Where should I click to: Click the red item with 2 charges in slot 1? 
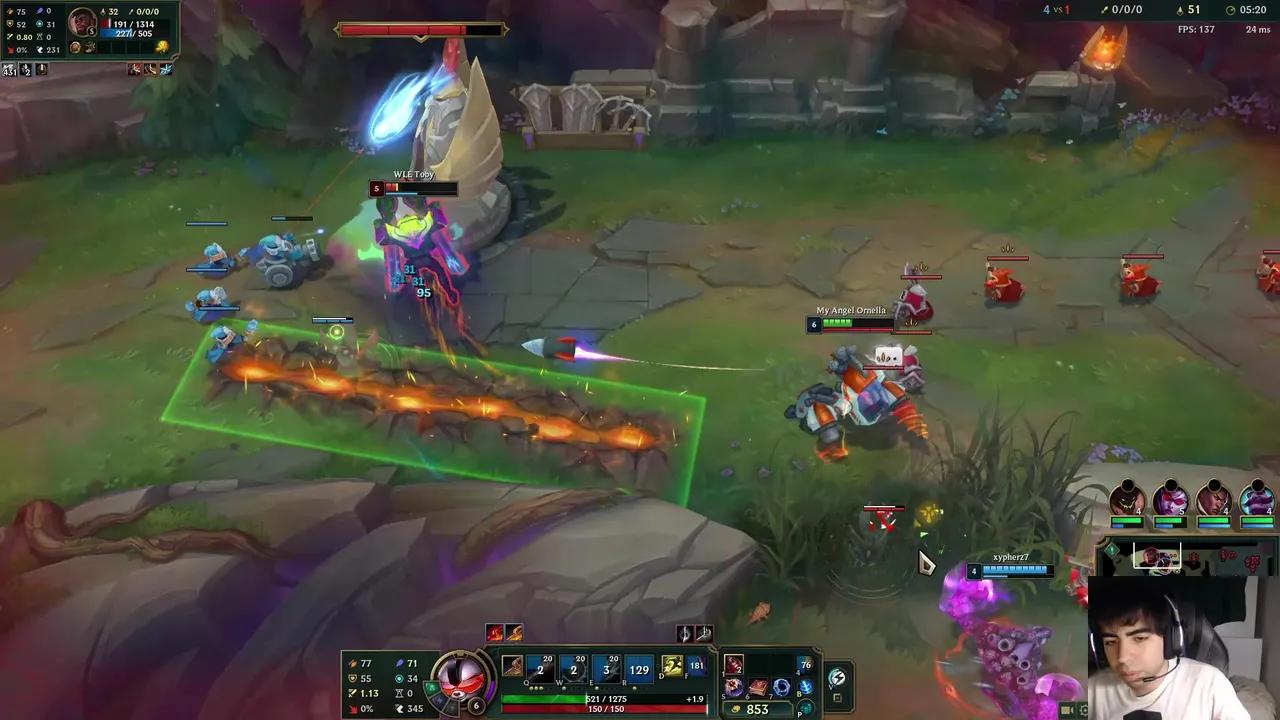click(x=732, y=666)
